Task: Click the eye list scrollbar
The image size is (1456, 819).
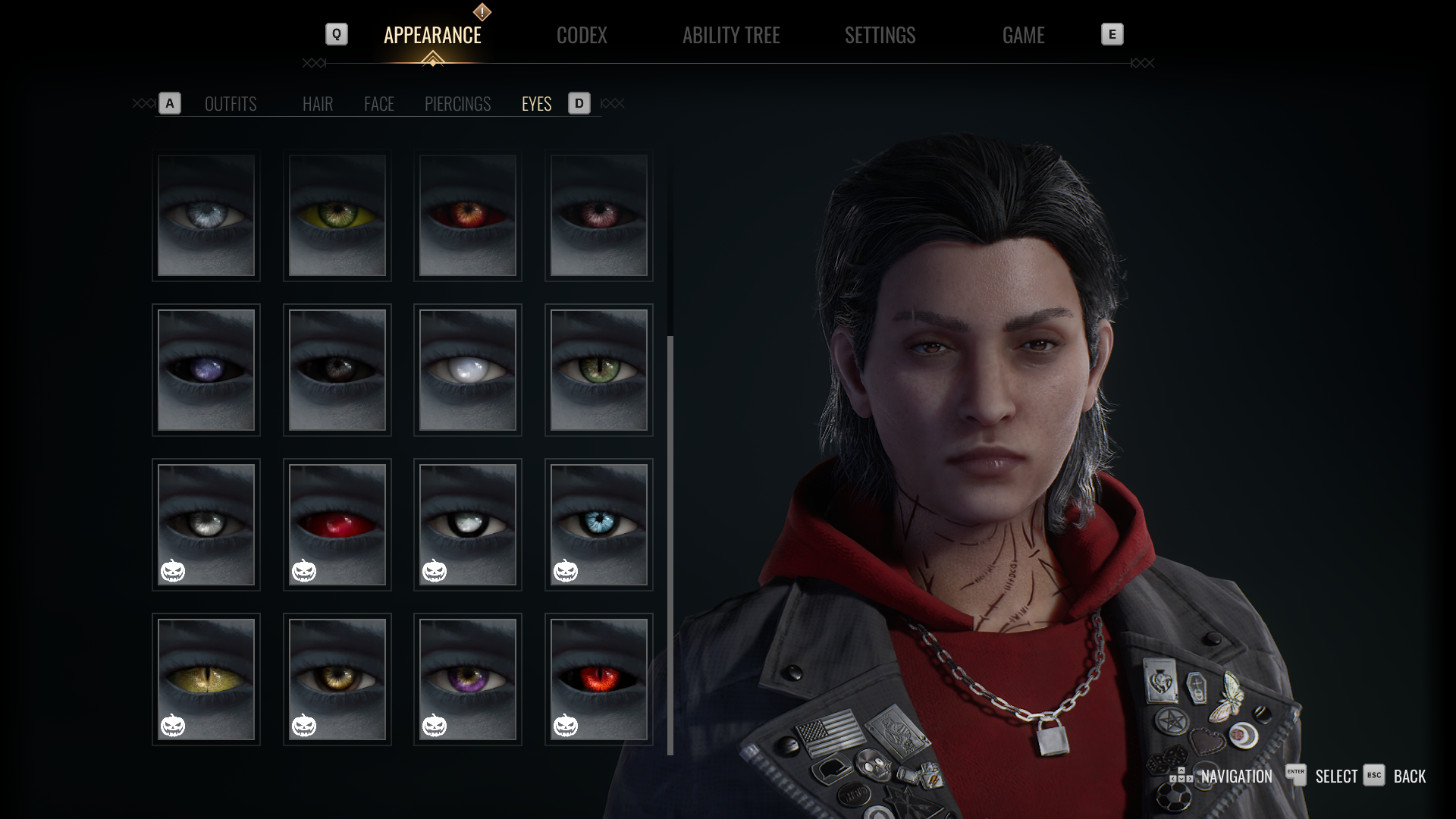Action: coord(670,544)
